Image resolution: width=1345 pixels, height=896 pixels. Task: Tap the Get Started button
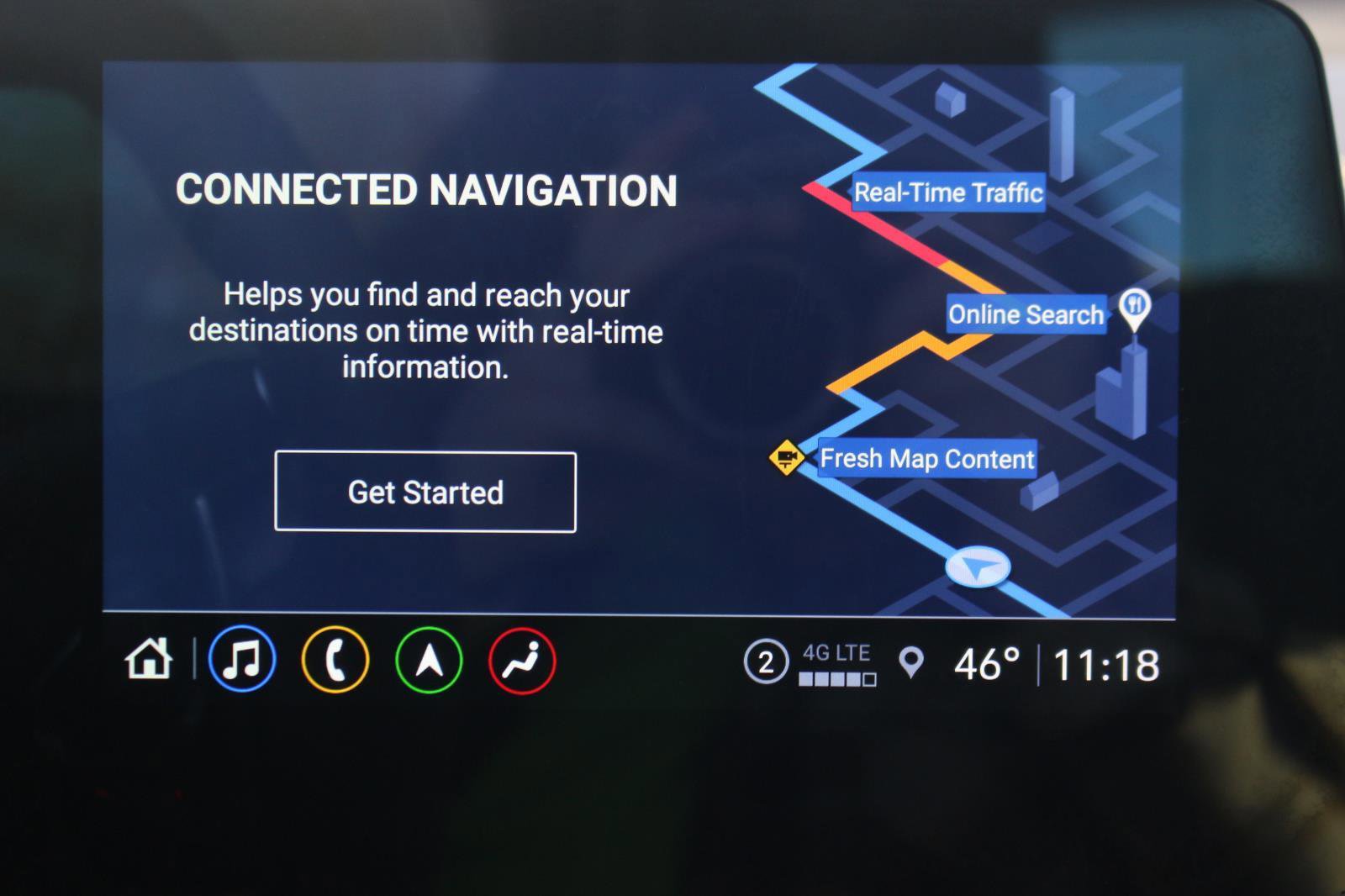coord(425,492)
